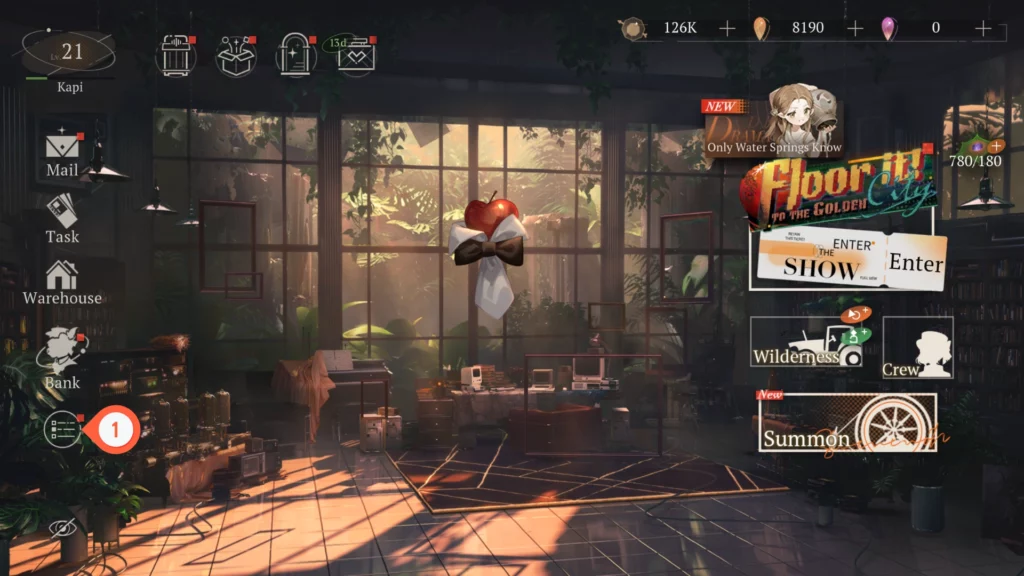Open the arched doorway icon

(x=296, y=55)
